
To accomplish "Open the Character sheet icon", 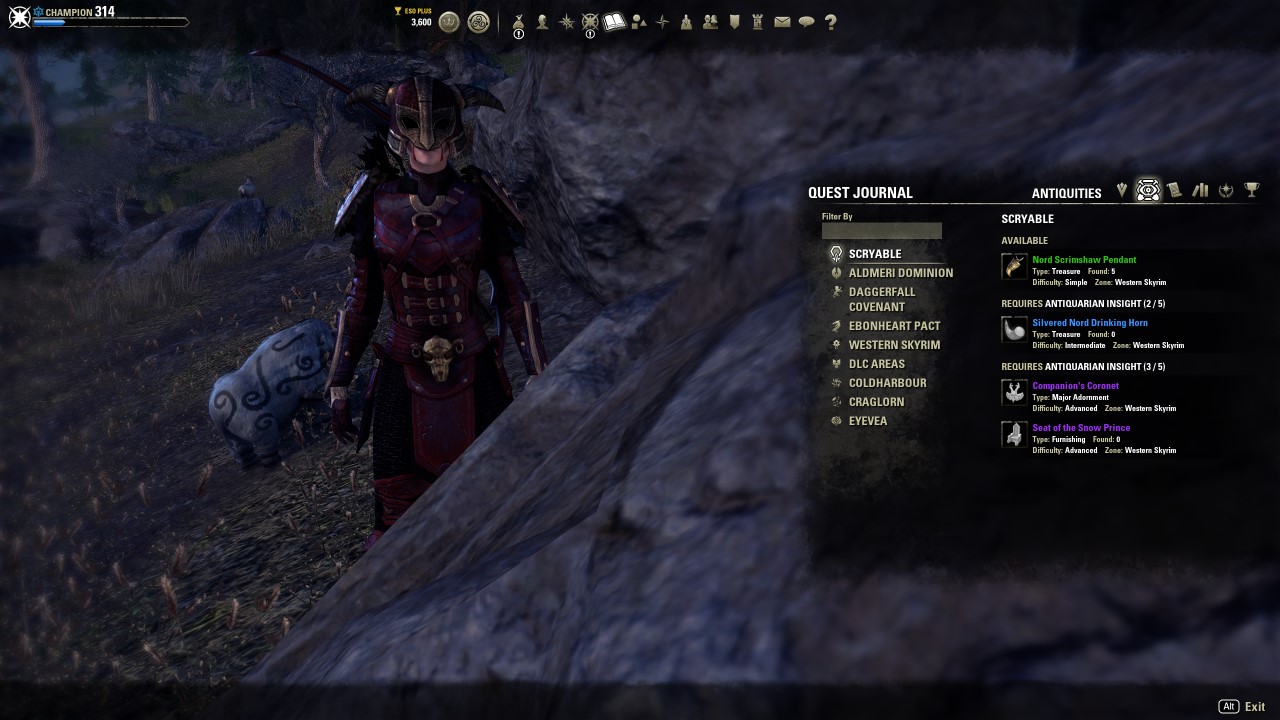I will pyautogui.click(x=544, y=21).
